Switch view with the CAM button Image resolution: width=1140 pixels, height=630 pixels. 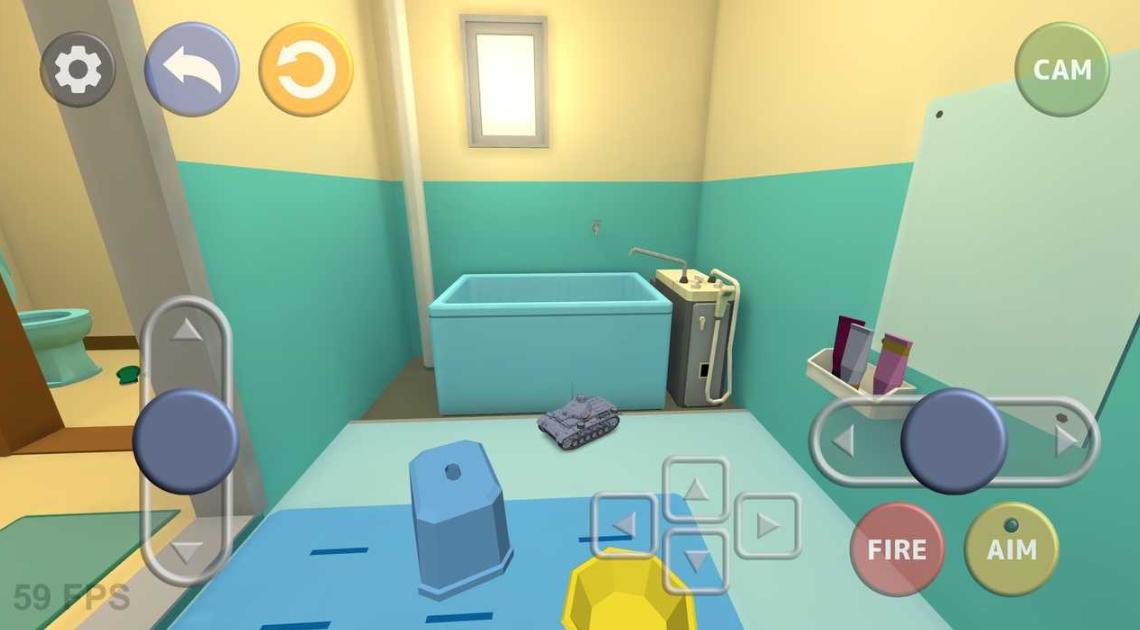[x=1061, y=70]
